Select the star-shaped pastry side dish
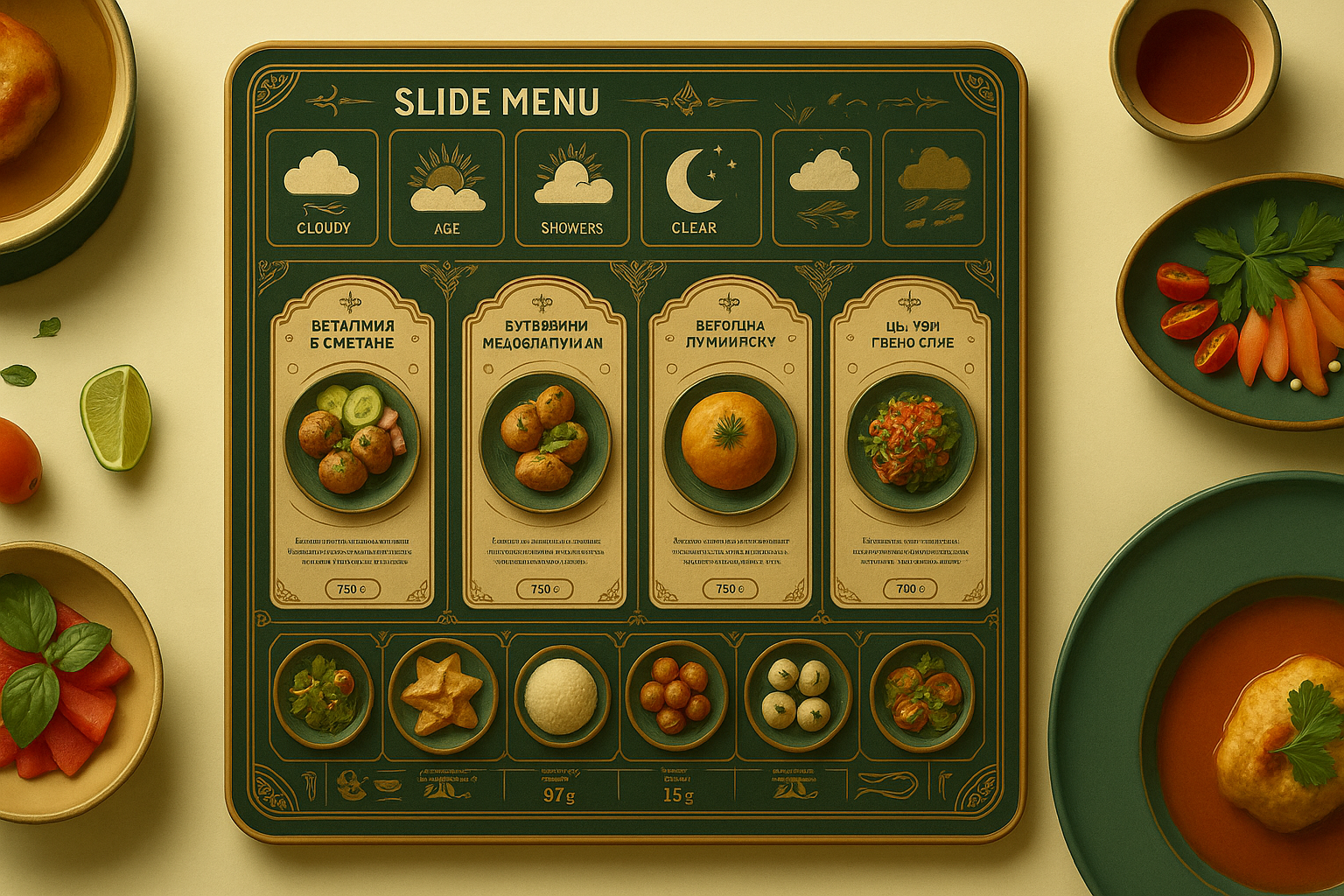The height and width of the screenshot is (896, 1344). (443, 696)
